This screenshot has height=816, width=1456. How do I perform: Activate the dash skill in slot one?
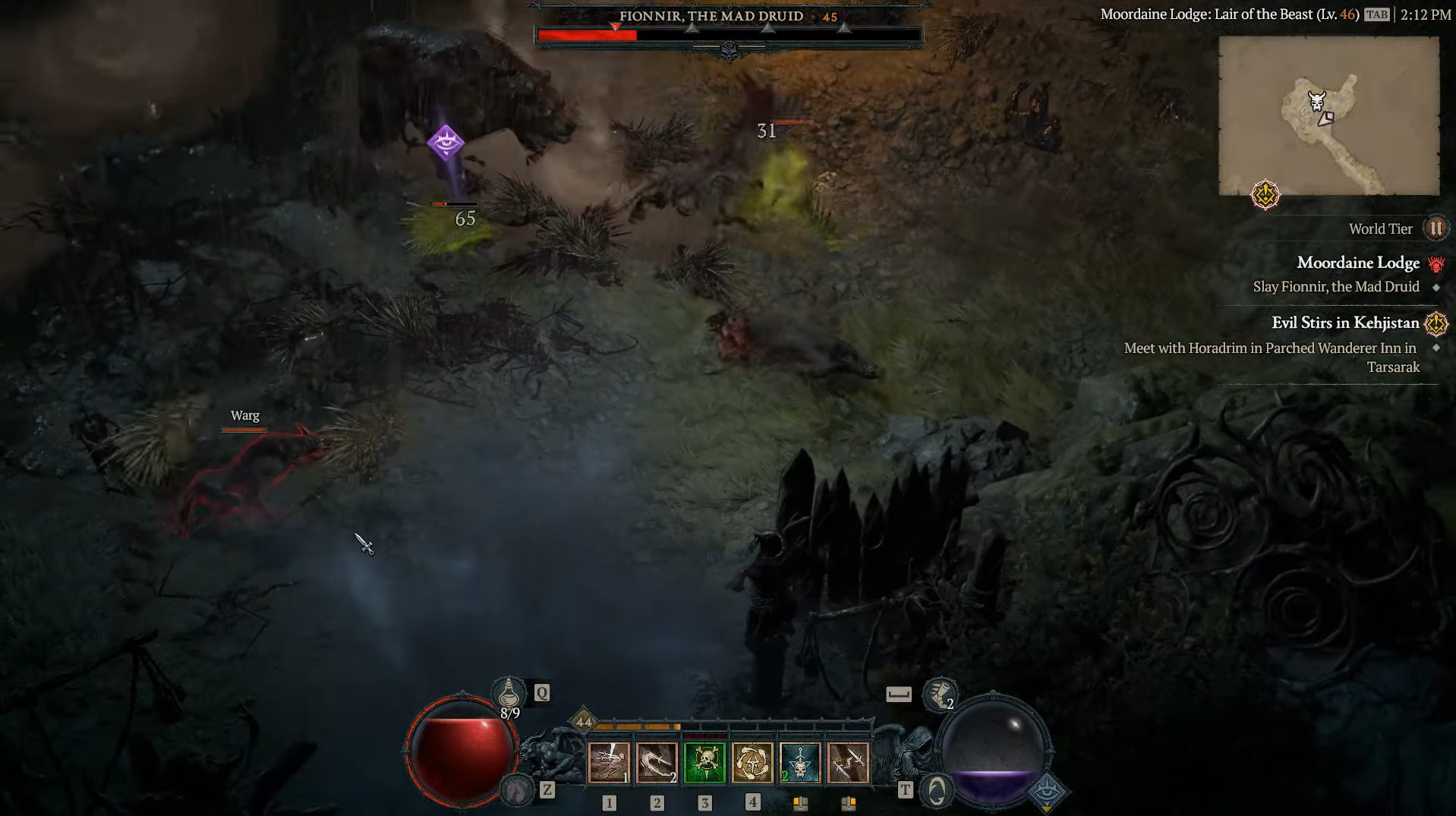609,762
